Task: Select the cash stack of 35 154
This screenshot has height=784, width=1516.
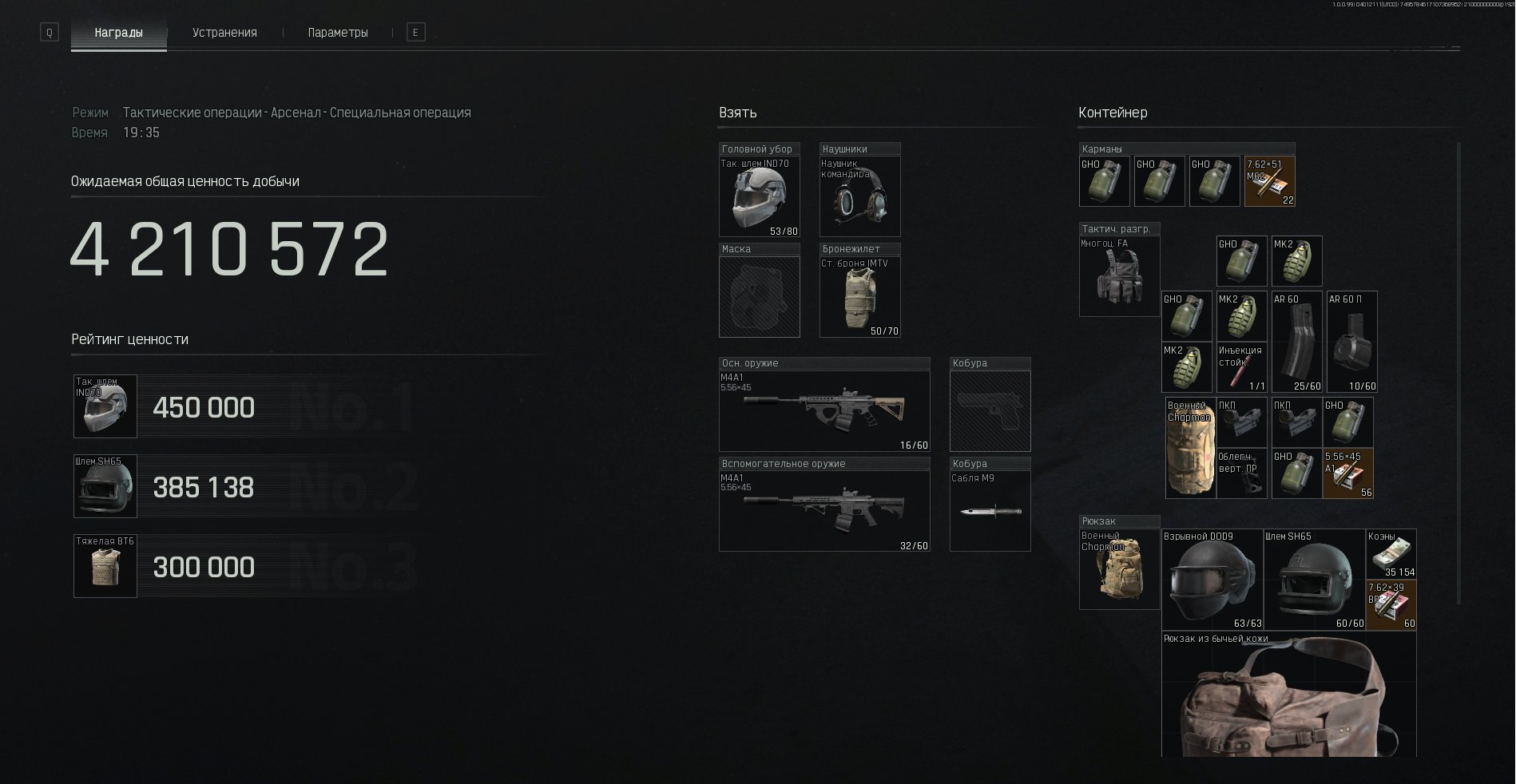Action: click(x=1391, y=553)
